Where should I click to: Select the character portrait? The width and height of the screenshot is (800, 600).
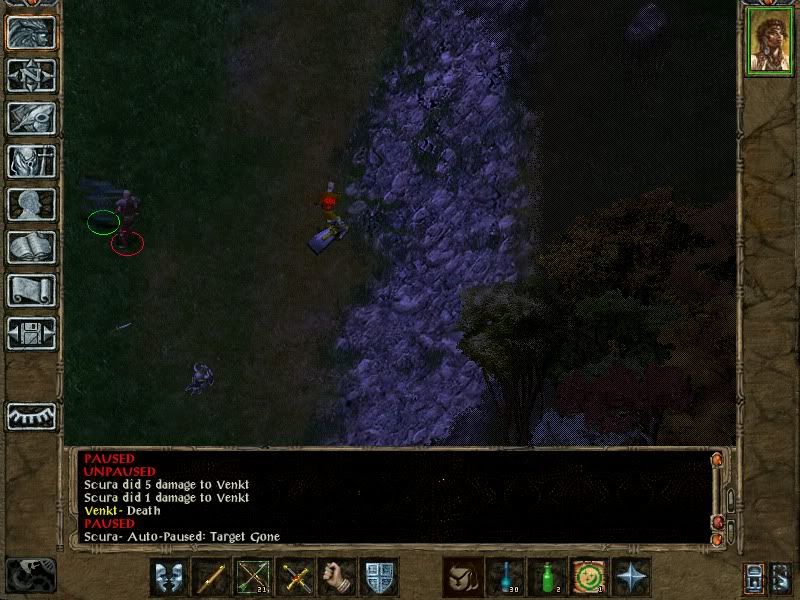click(768, 42)
